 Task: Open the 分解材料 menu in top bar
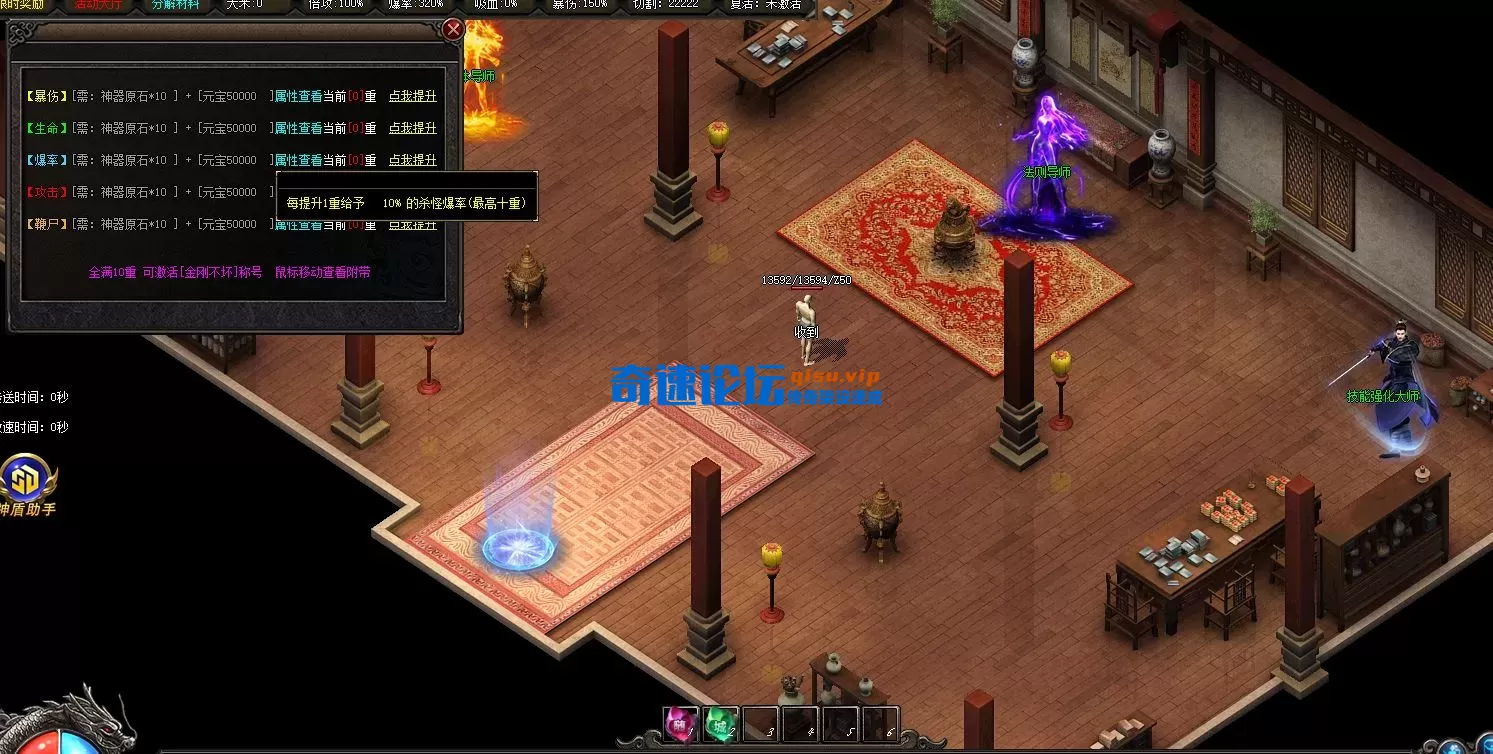click(175, 4)
